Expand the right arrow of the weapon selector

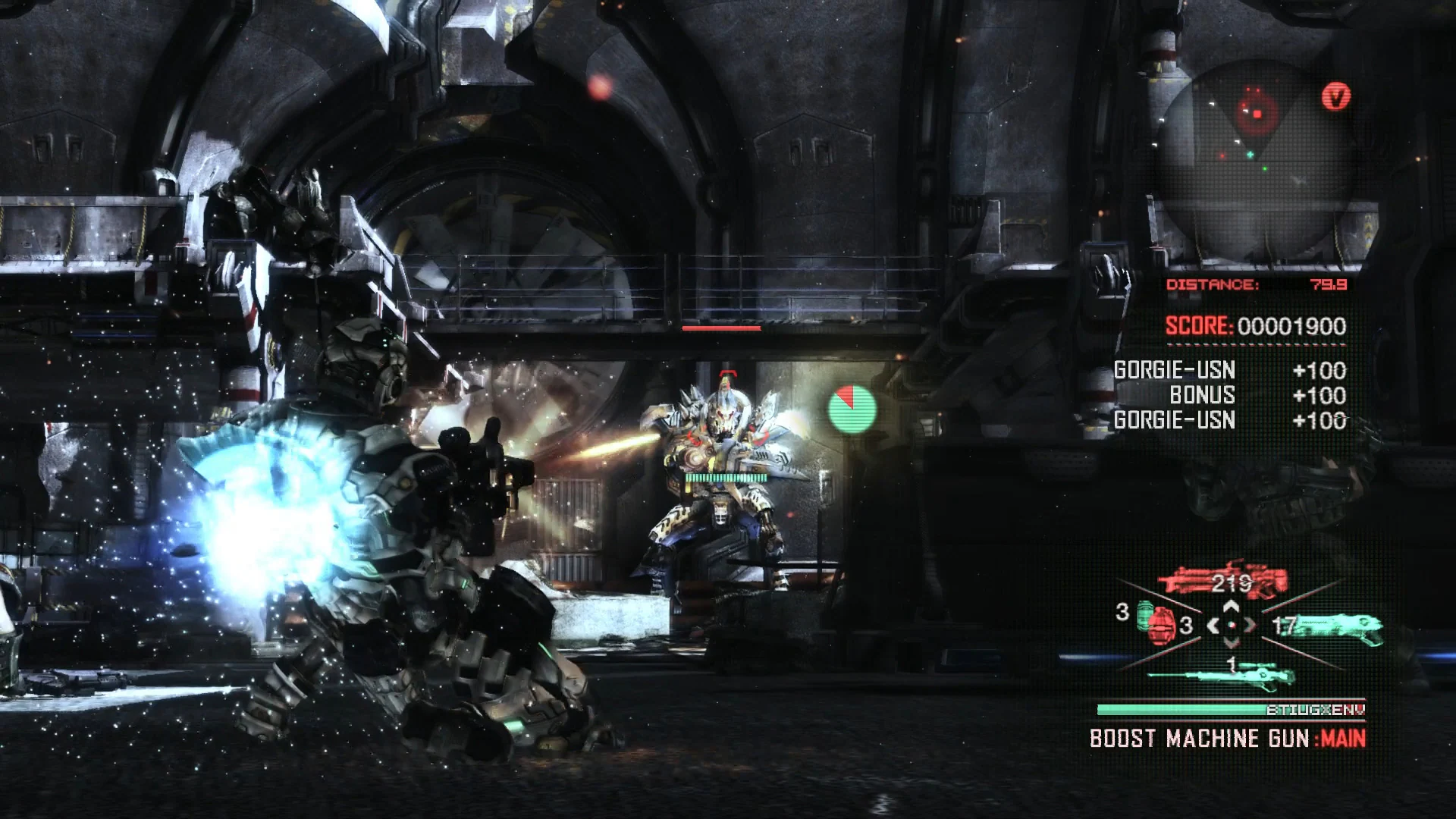pos(1250,626)
